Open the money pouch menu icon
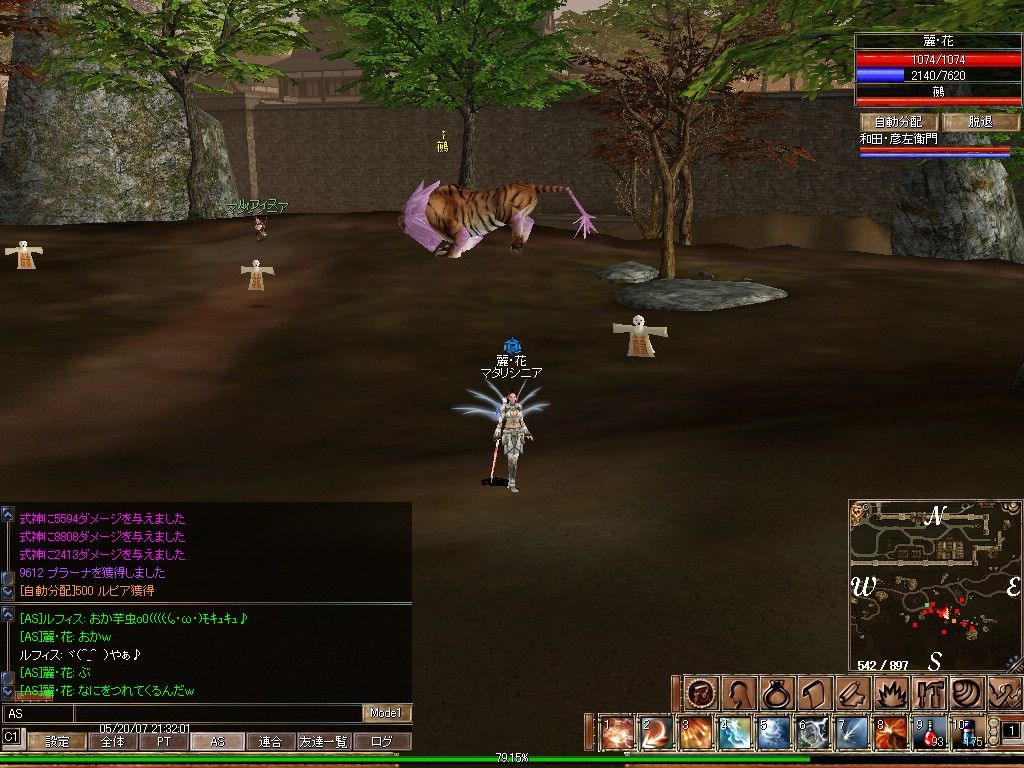The width and height of the screenshot is (1024, 768). (x=777, y=693)
